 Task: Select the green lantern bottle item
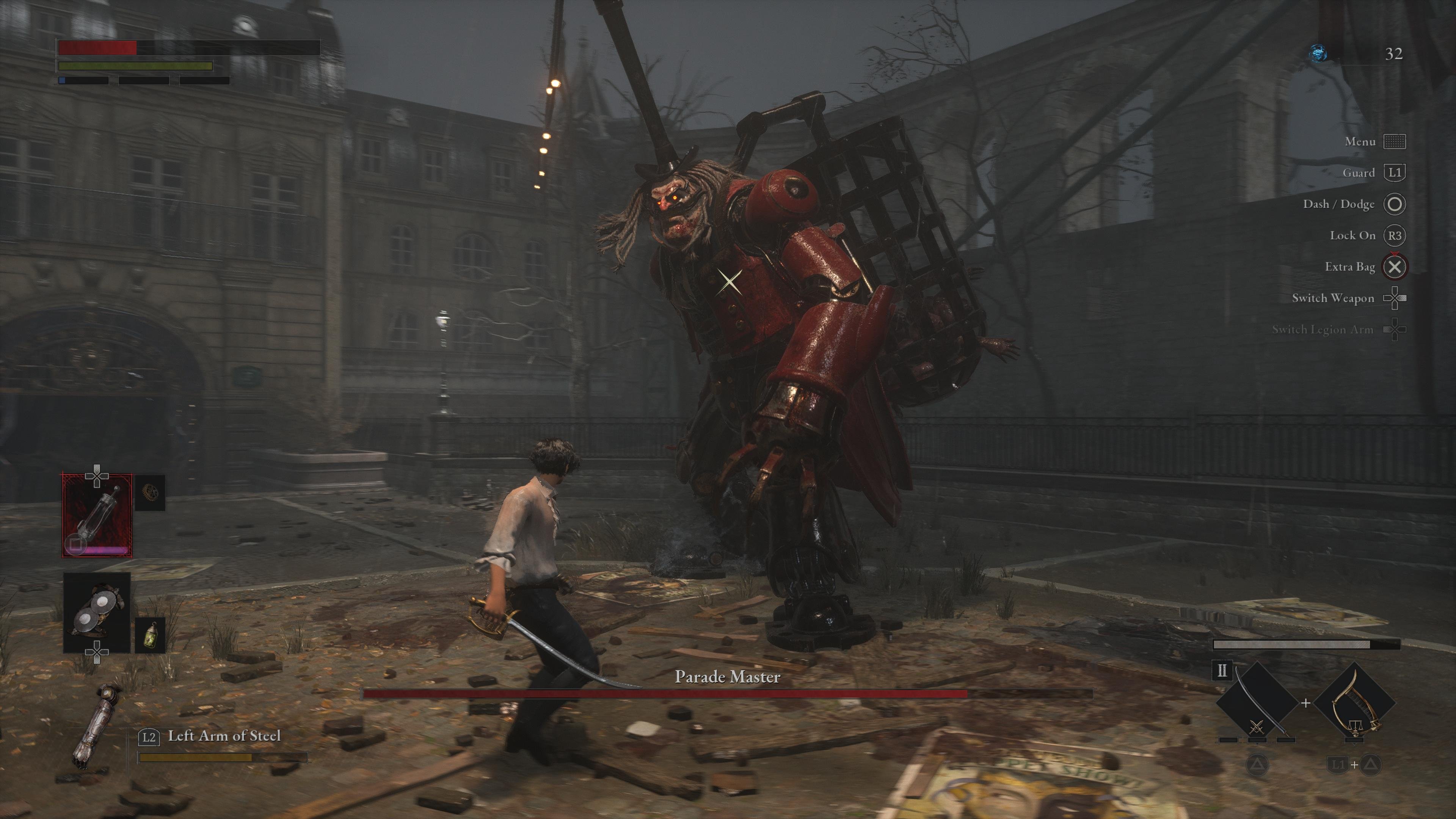click(x=151, y=635)
